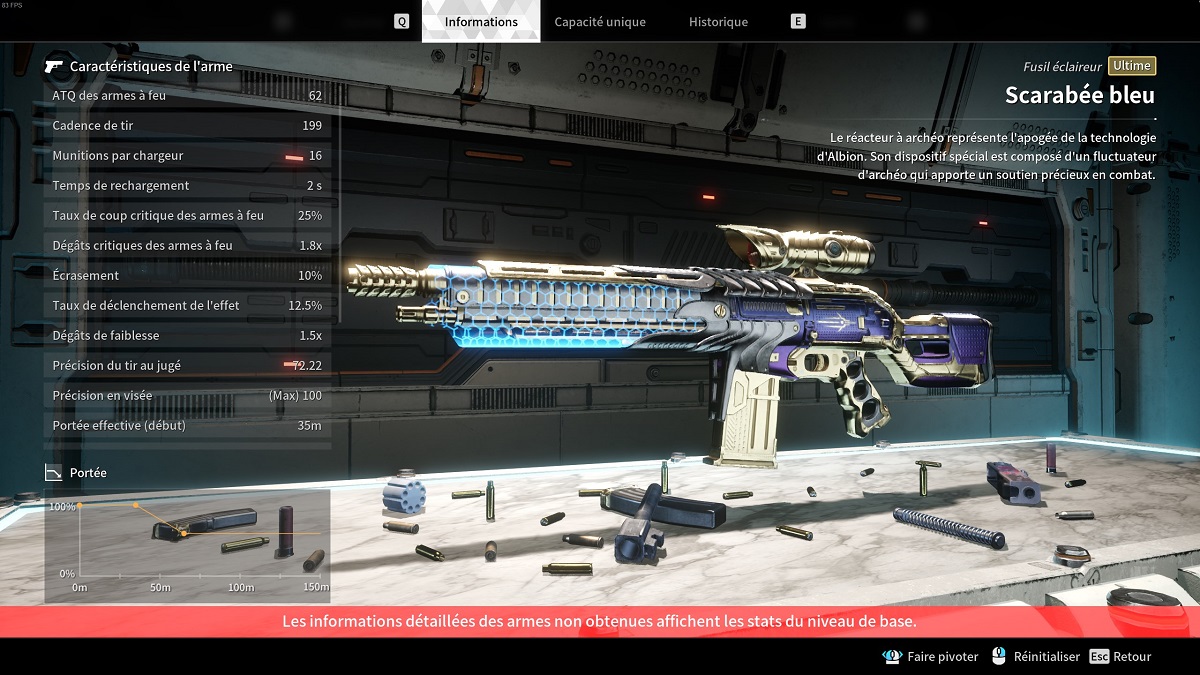Select the Munitions par chargeur stat row
This screenshot has height=675, width=1200.
tap(187, 156)
